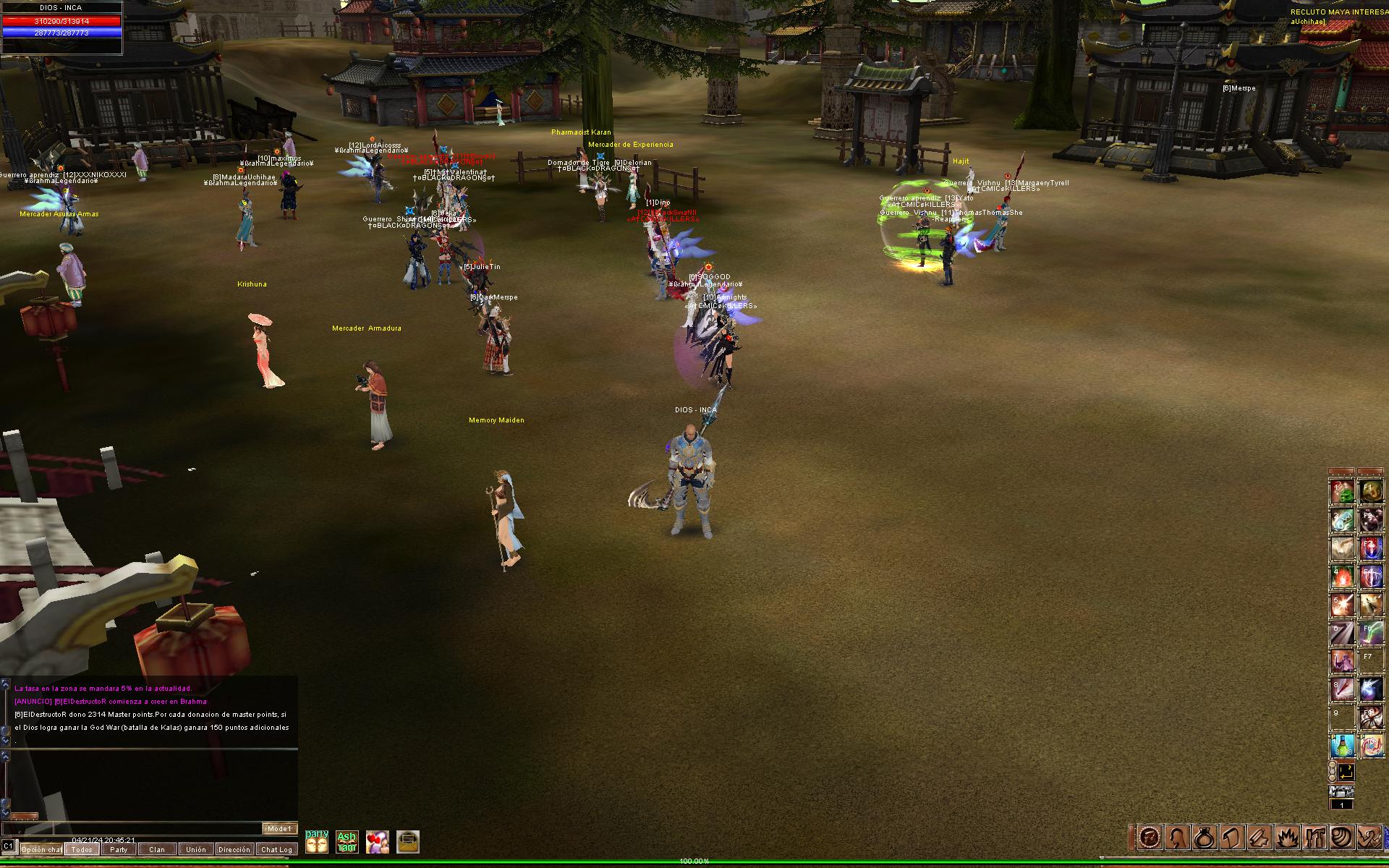
Task: Select the Dirección chat tab
Action: click(x=234, y=850)
